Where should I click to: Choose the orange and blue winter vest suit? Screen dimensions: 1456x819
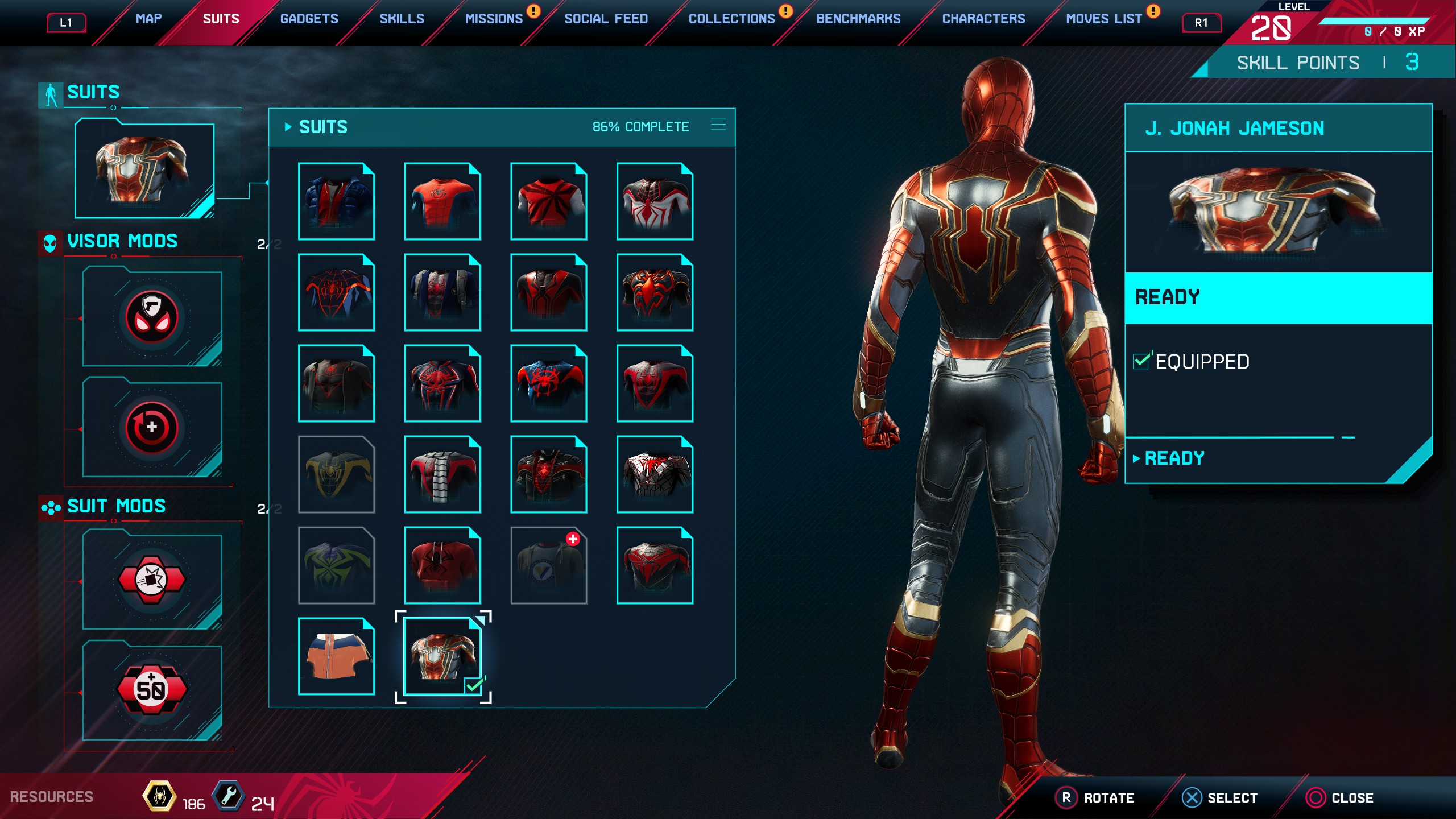tap(336, 656)
